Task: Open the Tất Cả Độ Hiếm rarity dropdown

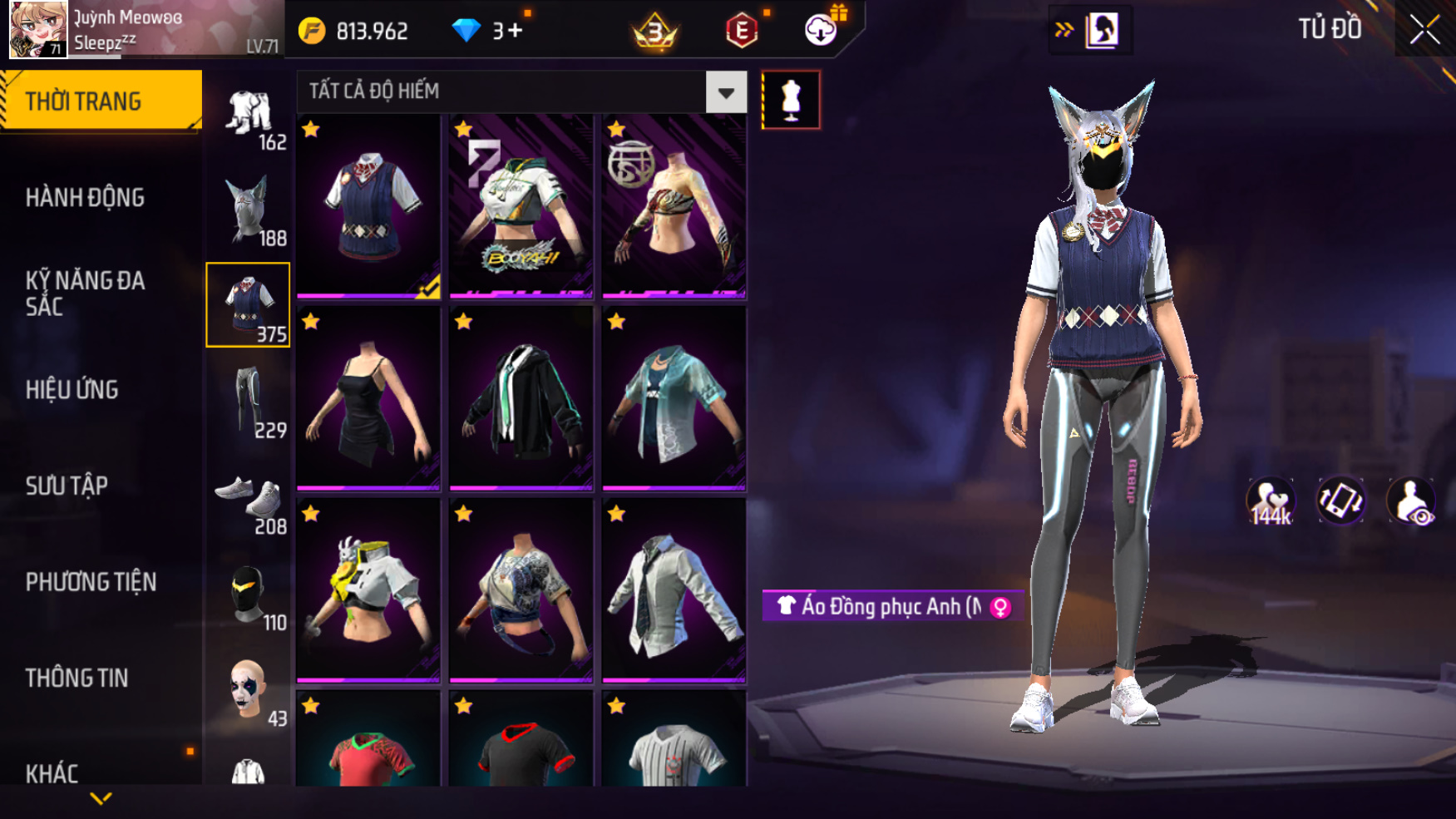Action: pyautogui.click(x=725, y=92)
